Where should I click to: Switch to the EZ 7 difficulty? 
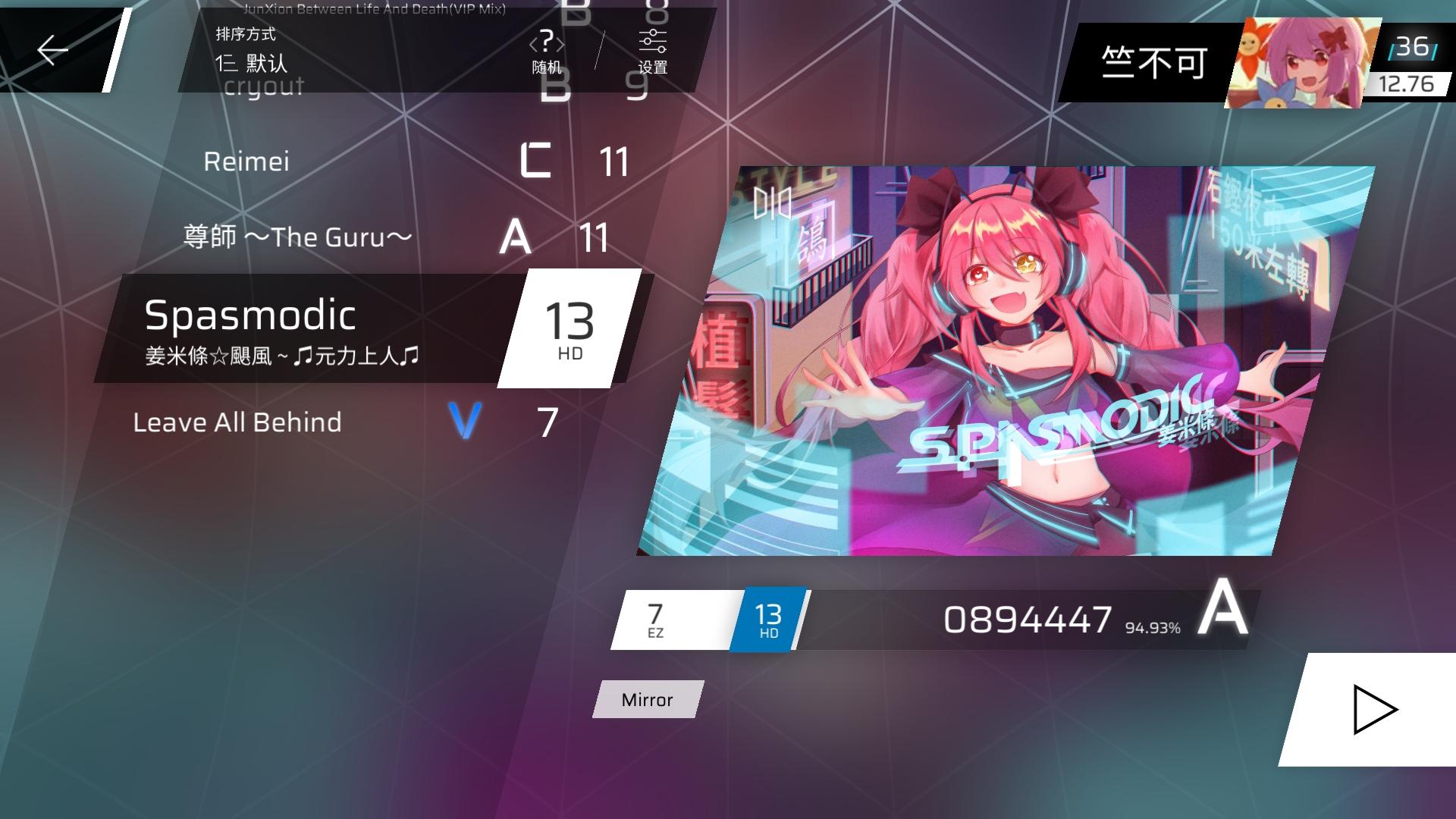pos(657,620)
